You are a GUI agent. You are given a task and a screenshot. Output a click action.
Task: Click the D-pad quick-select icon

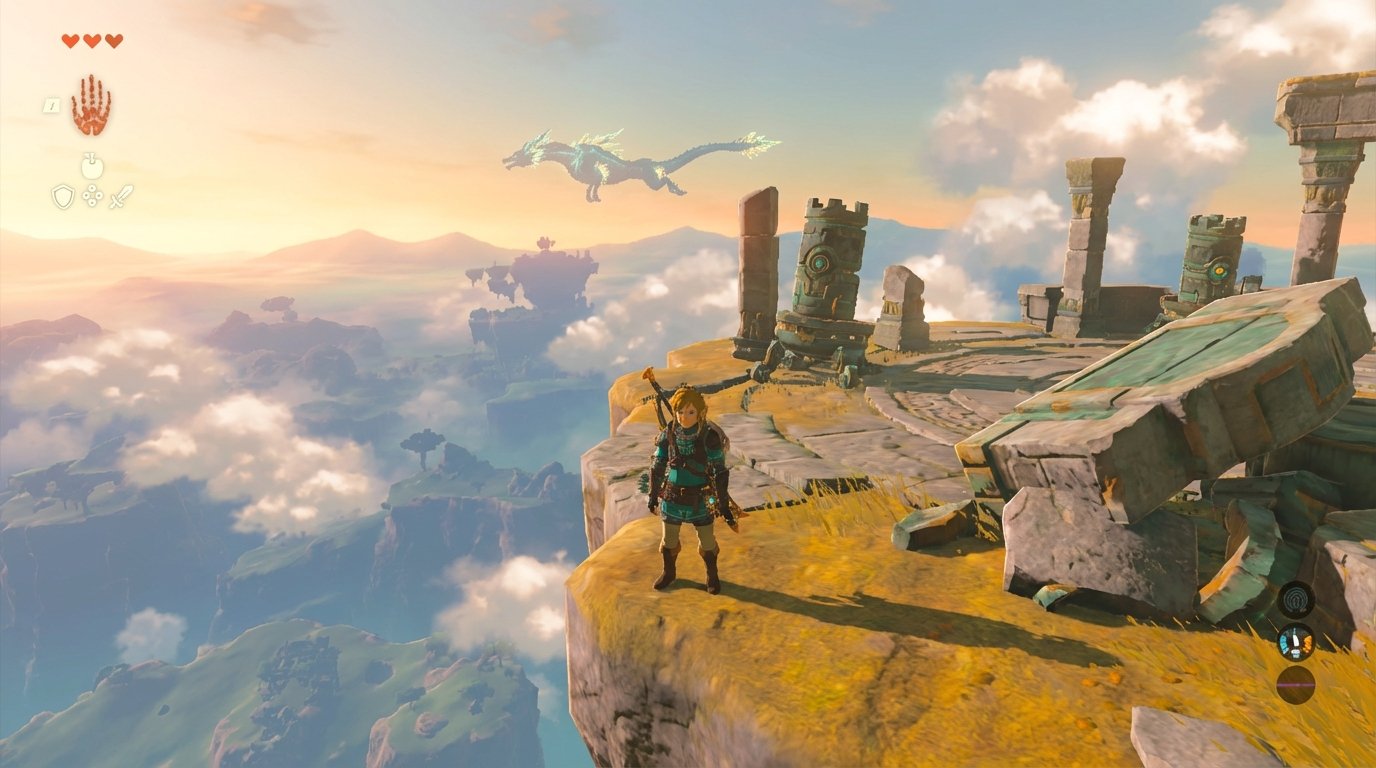click(92, 195)
